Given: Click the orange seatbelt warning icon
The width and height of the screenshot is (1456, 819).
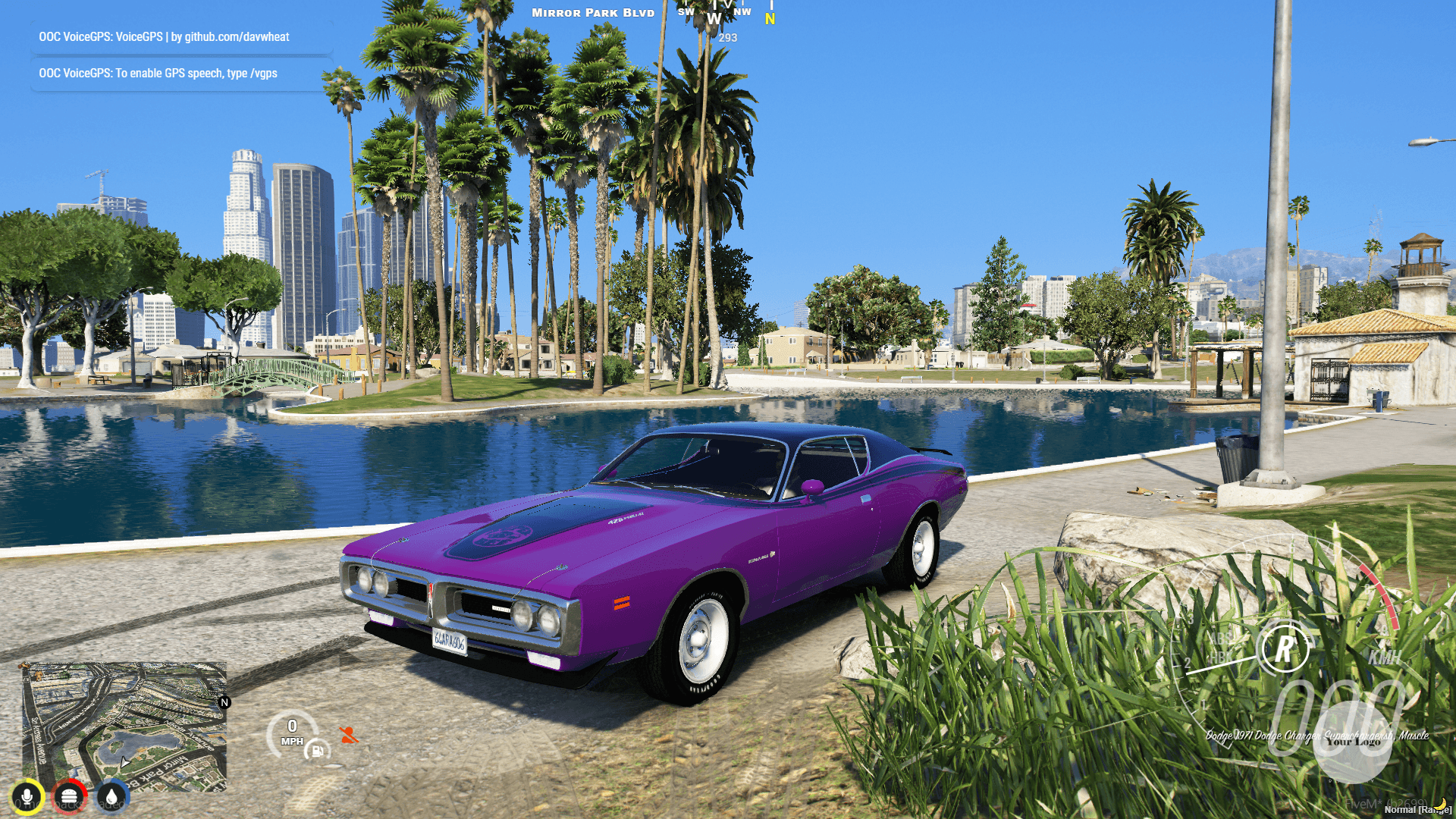Looking at the screenshot, I should coord(350,733).
